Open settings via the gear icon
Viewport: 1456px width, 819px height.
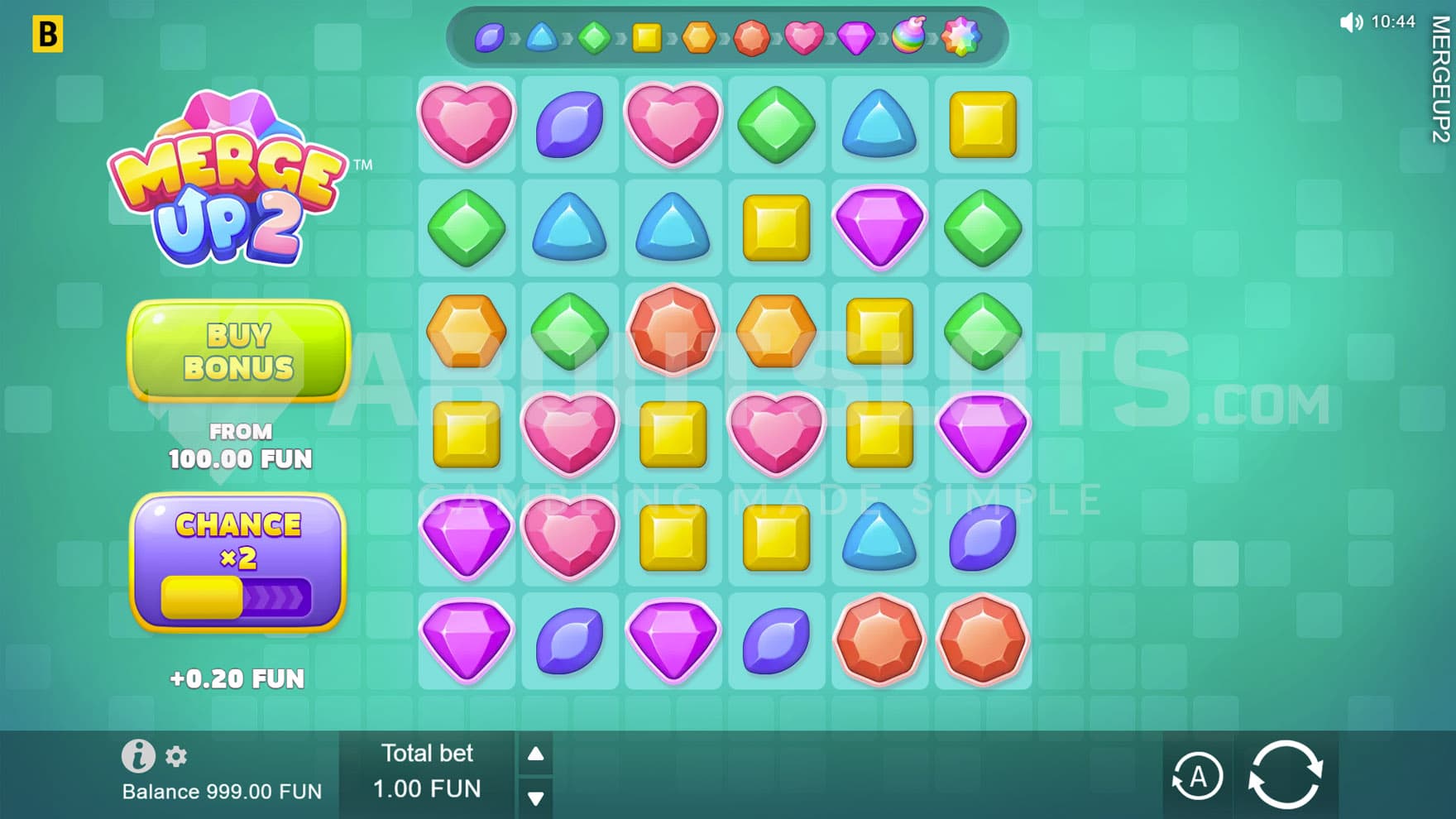point(176,756)
